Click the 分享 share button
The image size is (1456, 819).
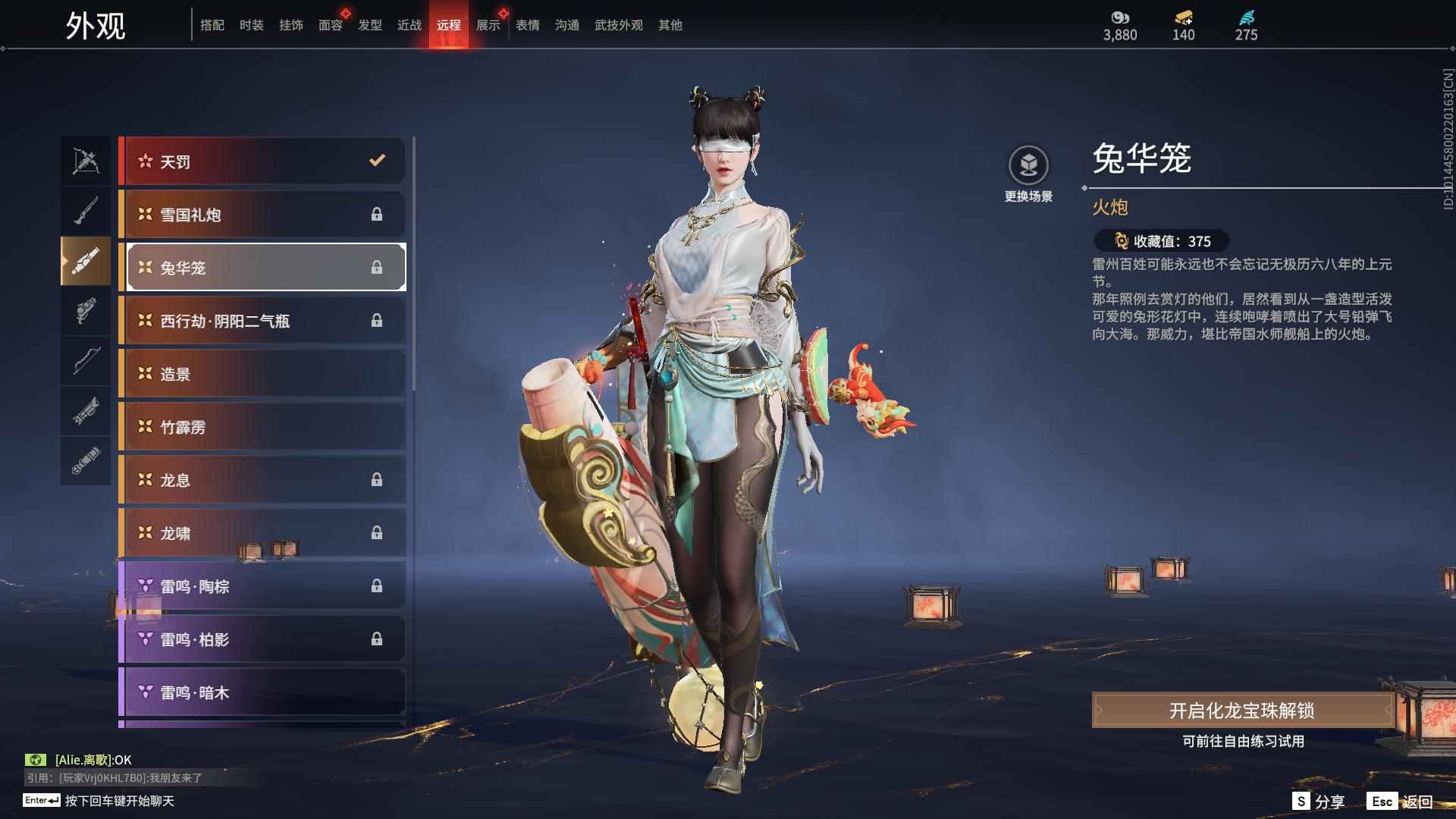[x=1319, y=802]
